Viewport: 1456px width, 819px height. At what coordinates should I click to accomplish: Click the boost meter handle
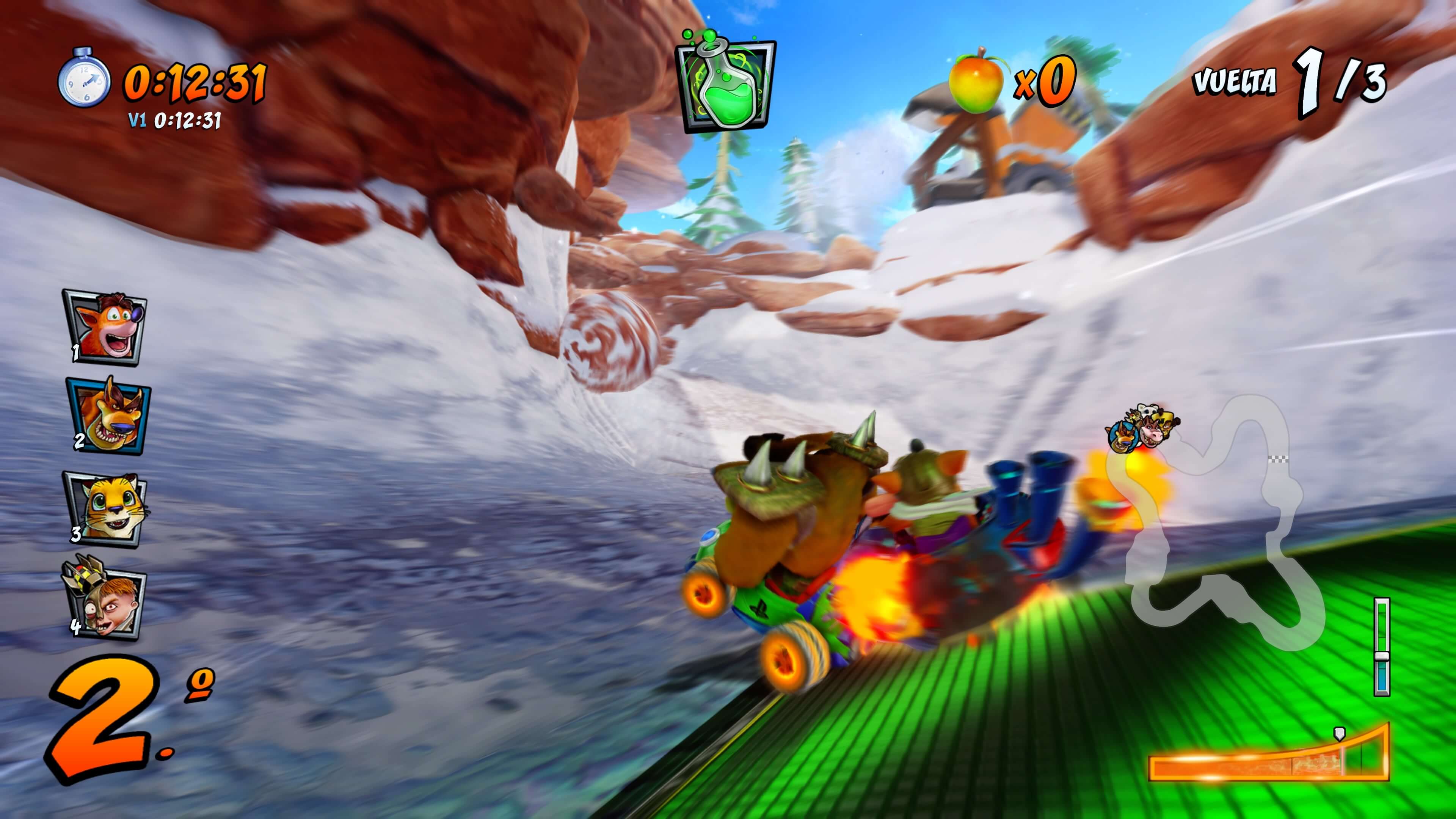[1382, 656]
